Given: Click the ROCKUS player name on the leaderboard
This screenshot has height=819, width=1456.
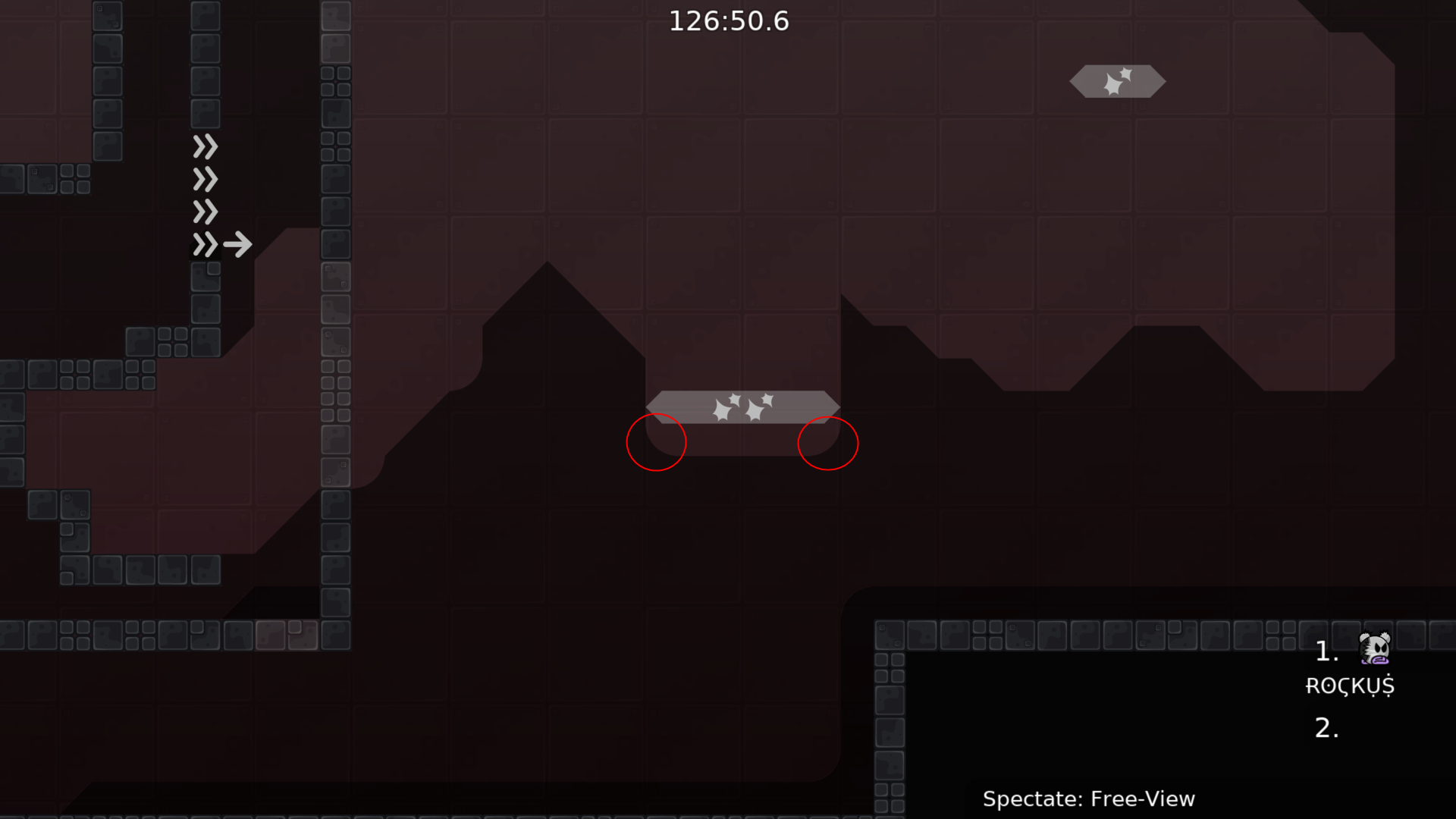Looking at the screenshot, I should (1350, 686).
